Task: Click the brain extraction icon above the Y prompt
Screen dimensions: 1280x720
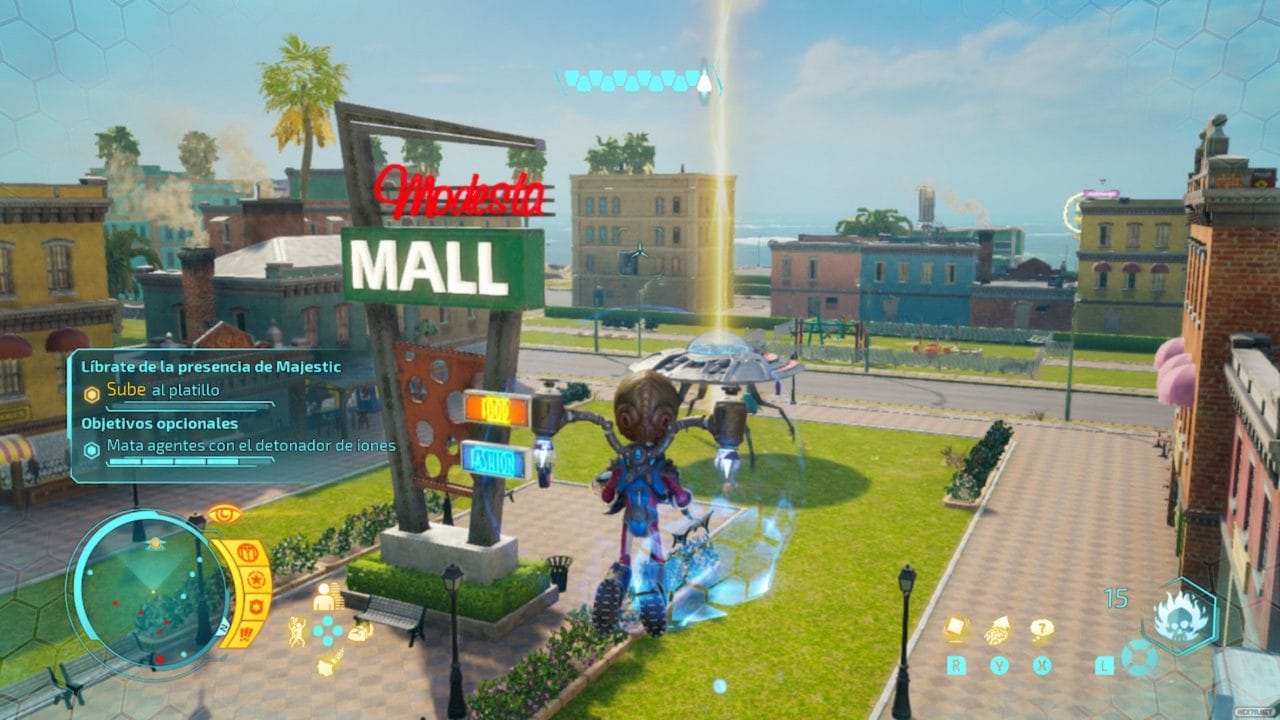Action: coord(997,632)
